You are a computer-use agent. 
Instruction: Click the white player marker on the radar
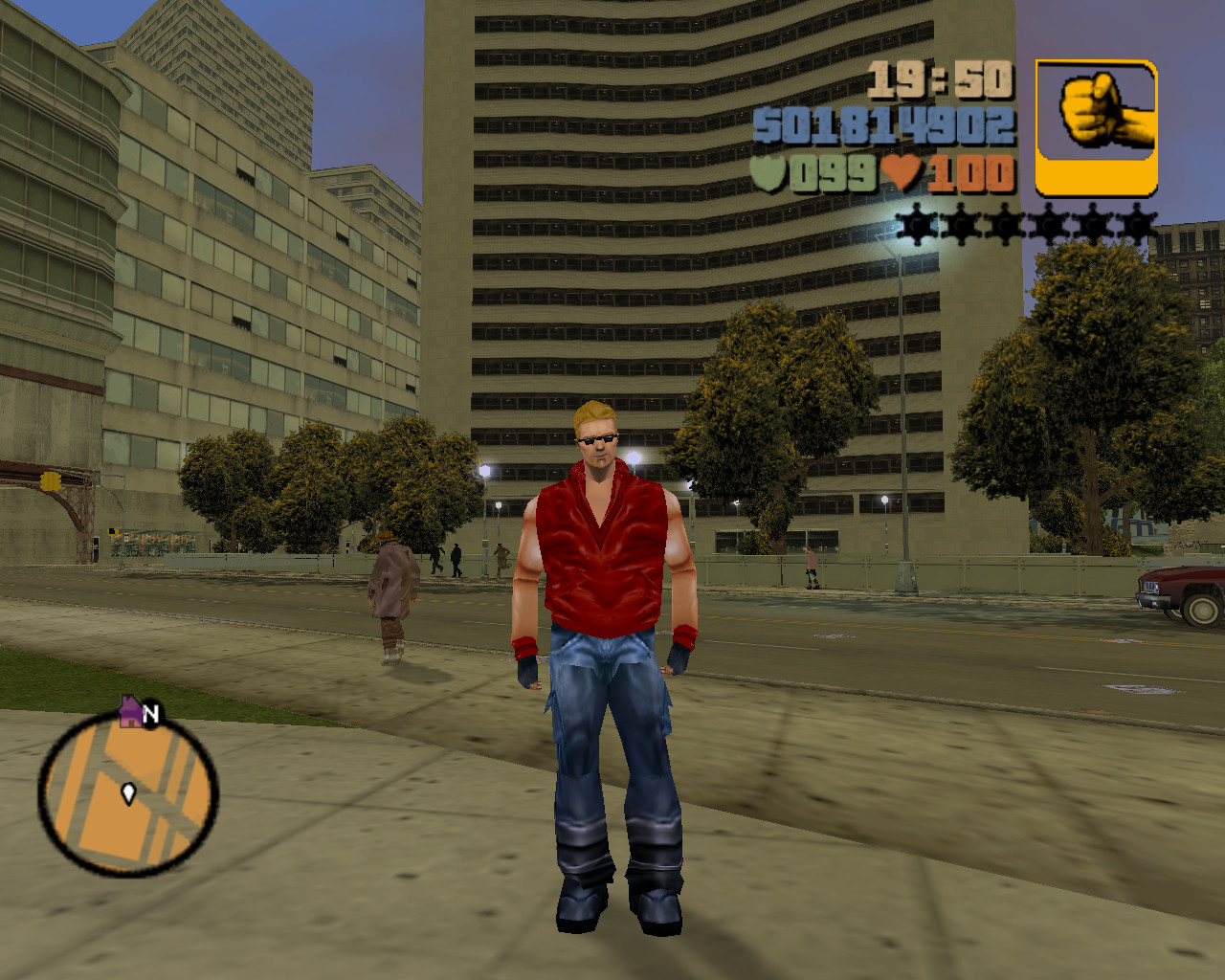pyautogui.click(x=128, y=791)
